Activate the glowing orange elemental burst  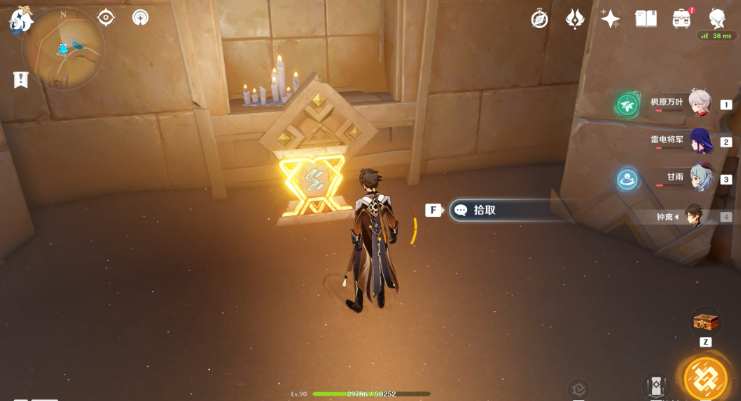pyautogui.click(x=705, y=379)
